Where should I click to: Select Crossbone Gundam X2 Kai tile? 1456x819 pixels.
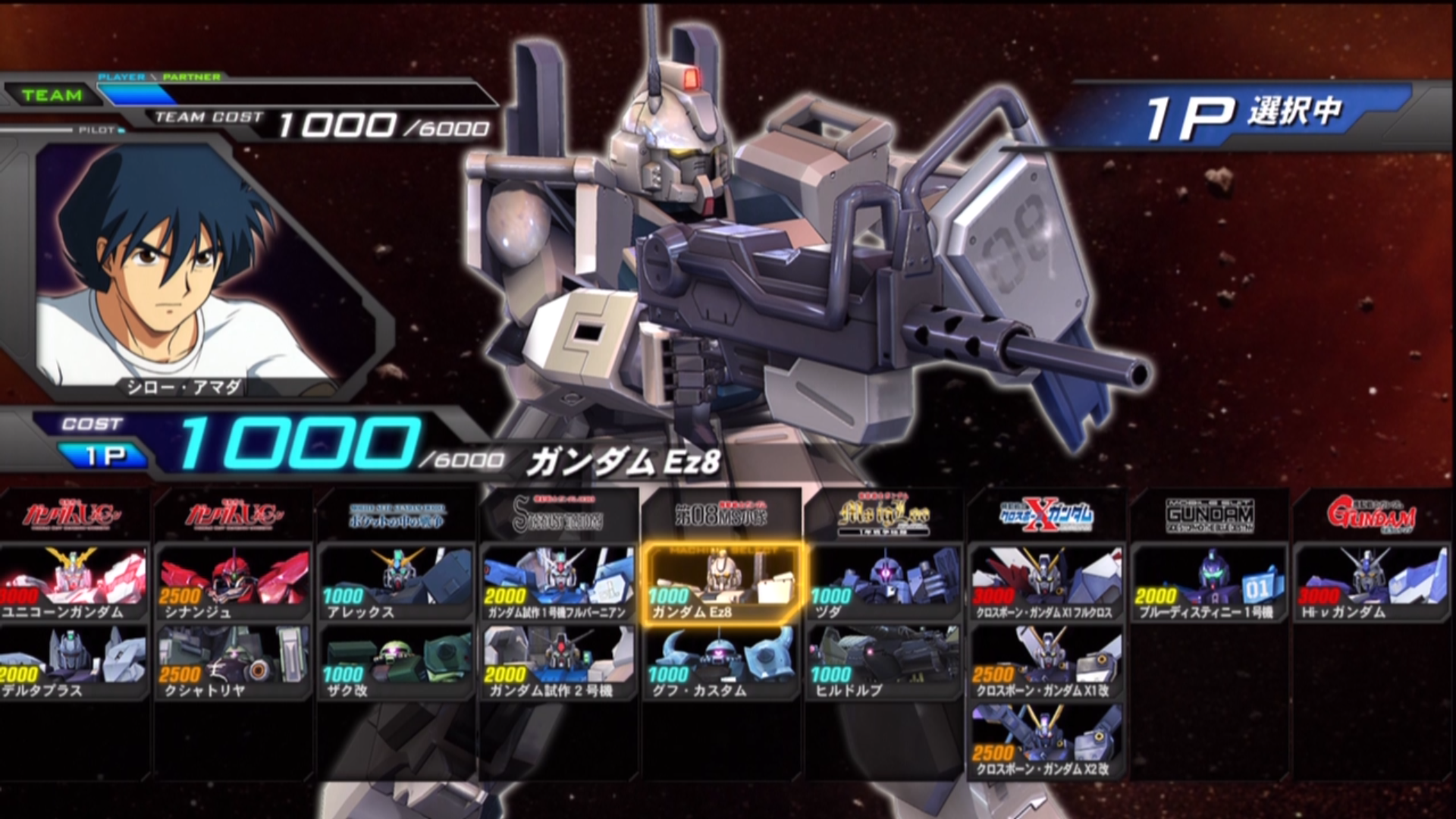1047,740
